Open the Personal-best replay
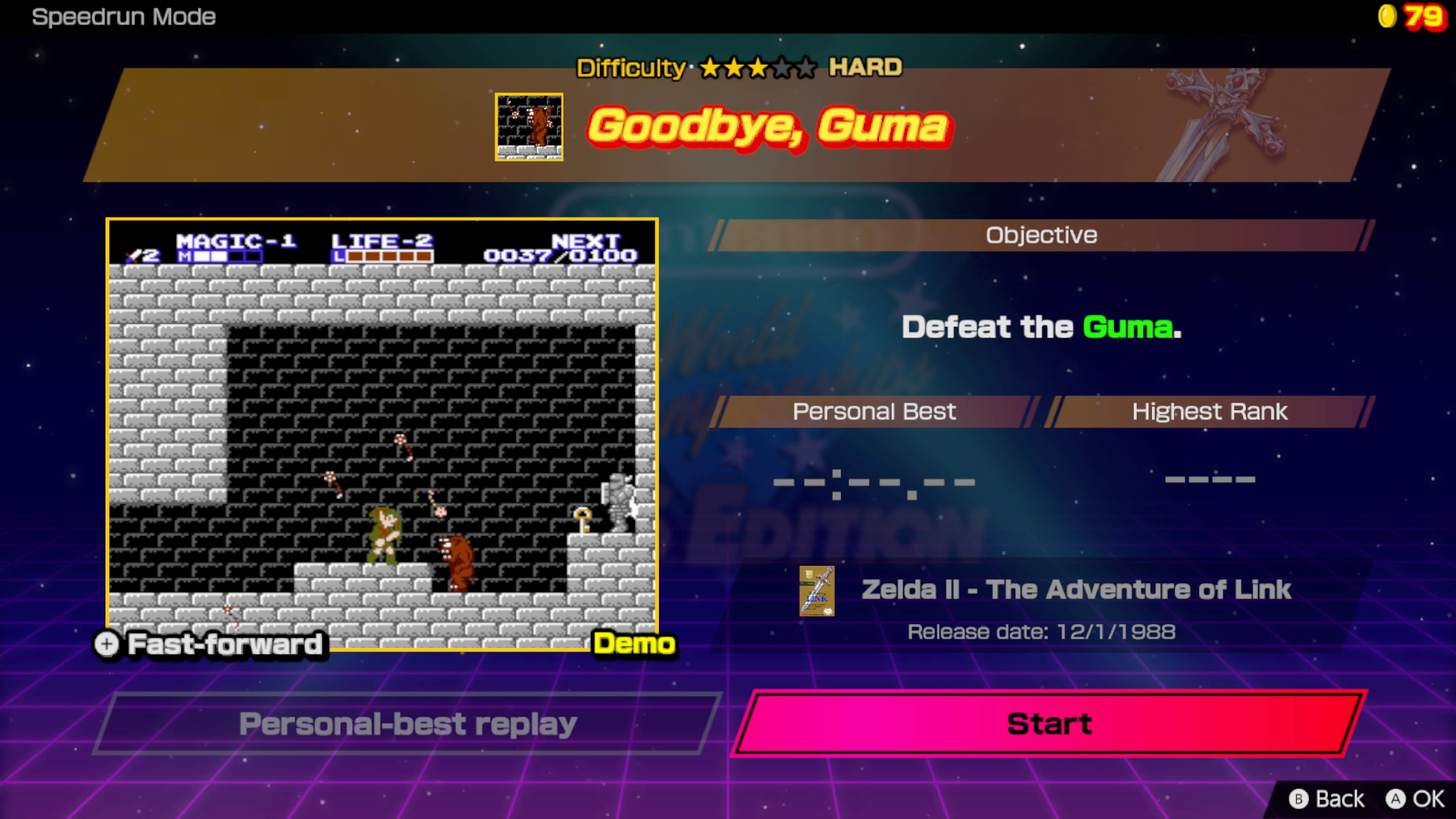The width and height of the screenshot is (1456, 819). tap(407, 724)
